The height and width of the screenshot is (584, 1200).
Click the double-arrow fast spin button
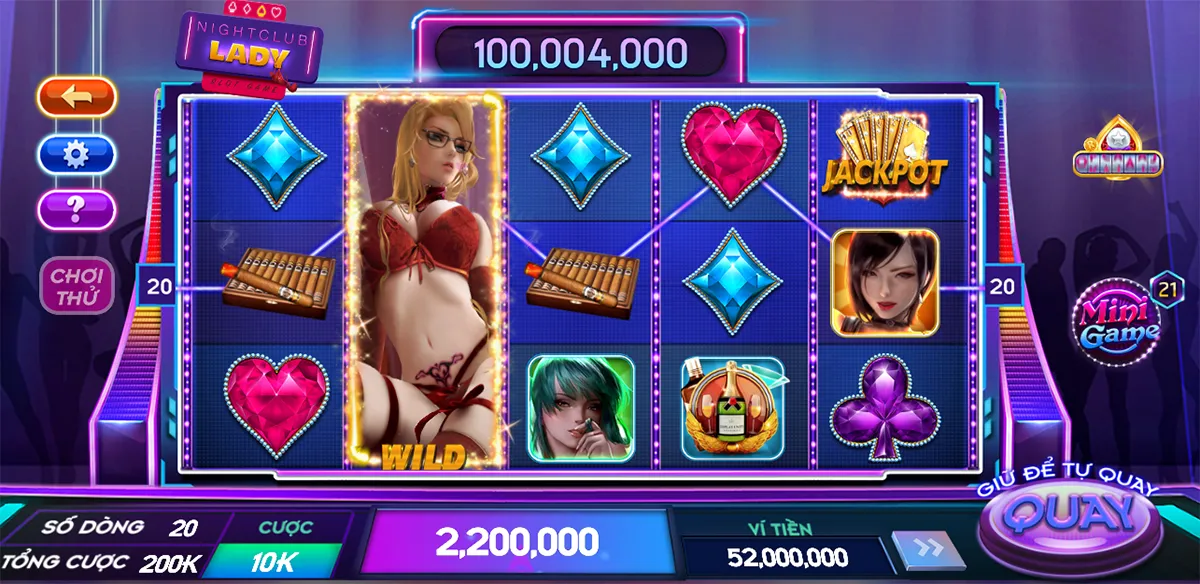(x=926, y=550)
